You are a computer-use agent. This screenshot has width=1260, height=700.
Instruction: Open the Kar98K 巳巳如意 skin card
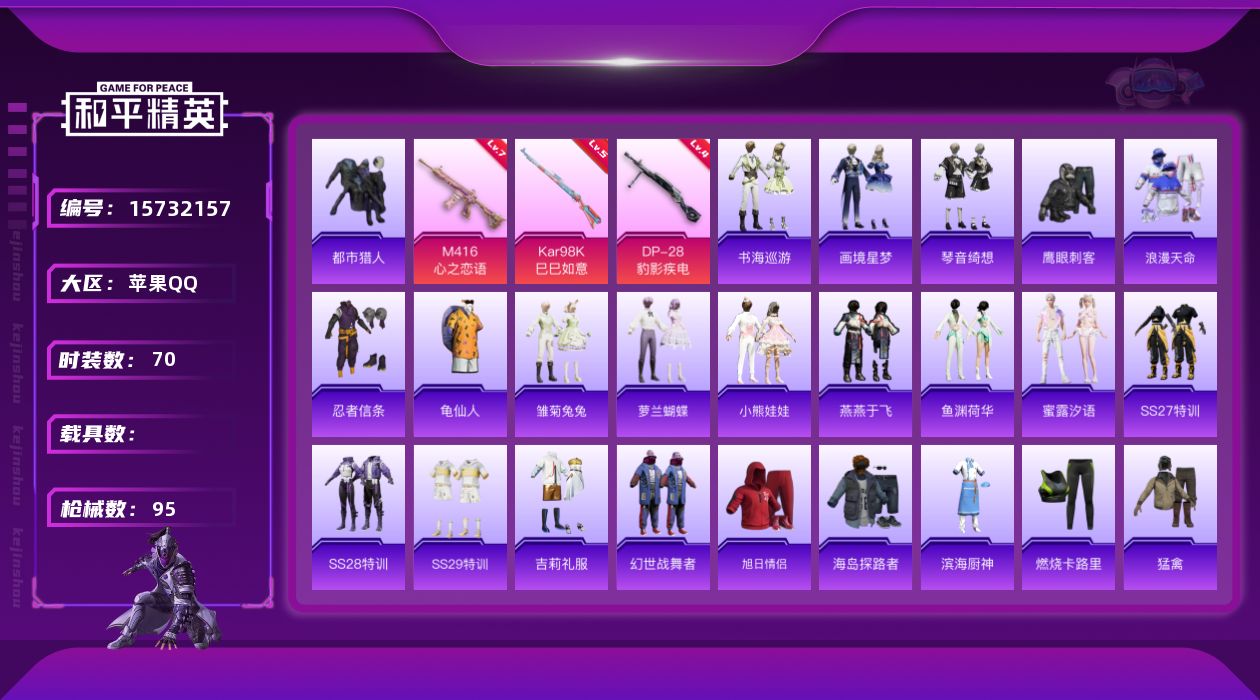pyautogui.click(x=561, y=210)
